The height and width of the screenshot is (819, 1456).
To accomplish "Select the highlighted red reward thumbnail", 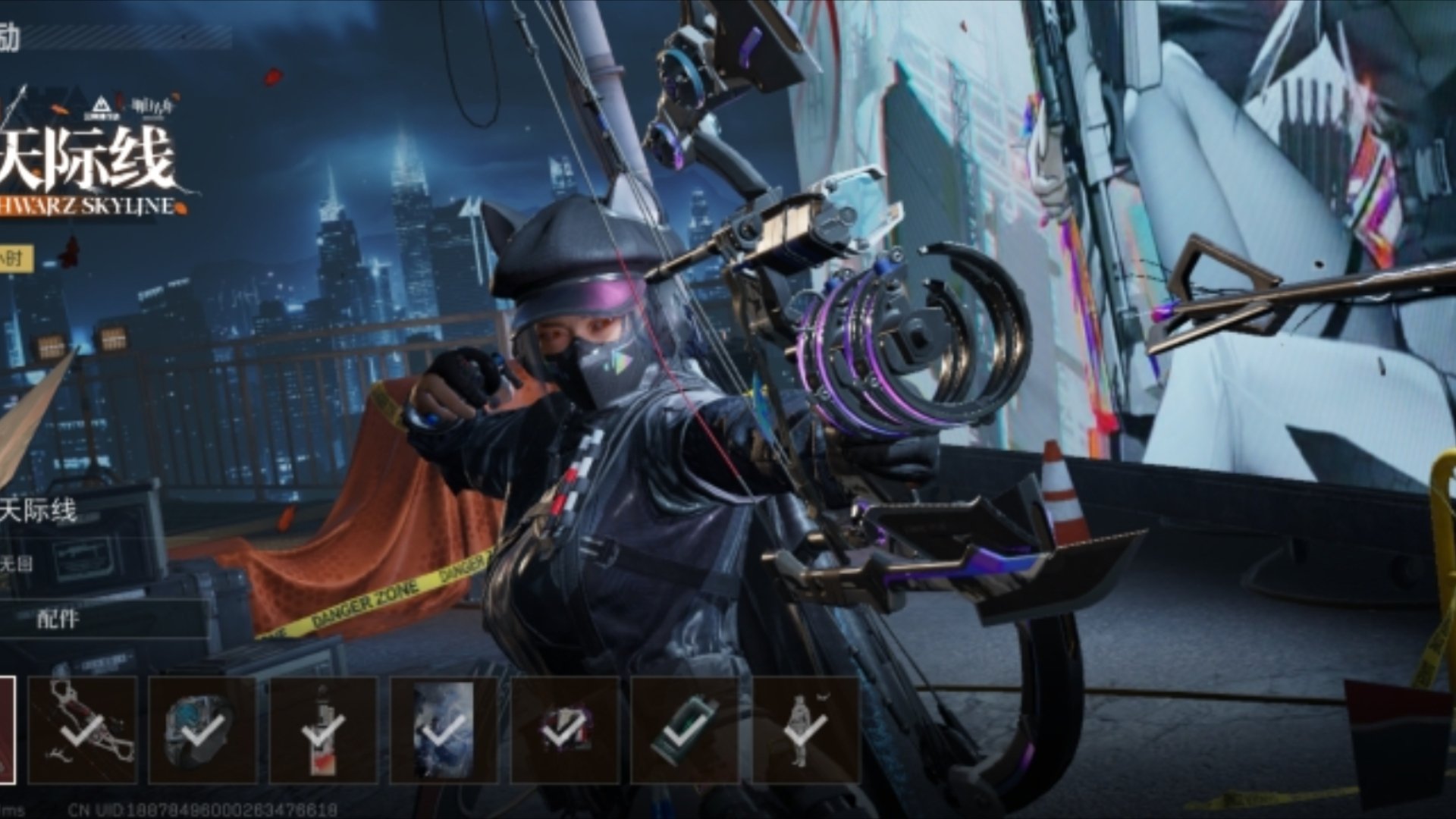I will coord(7,730).
